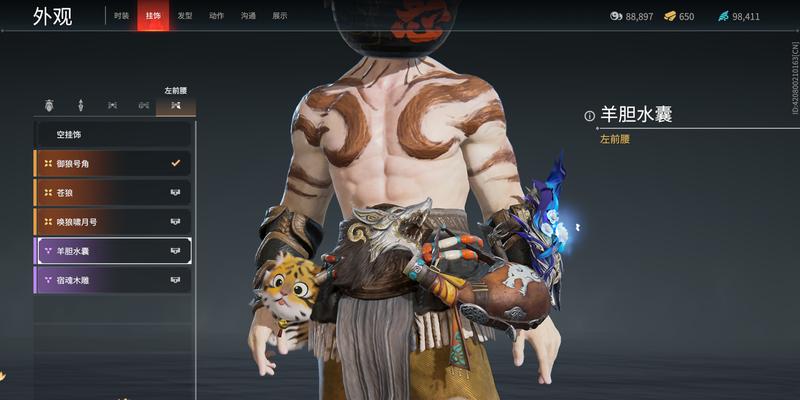Click the gold ingot currency icon
Image resolution: width=800 pixels, height=400 pixels.
tap(671, 17)
